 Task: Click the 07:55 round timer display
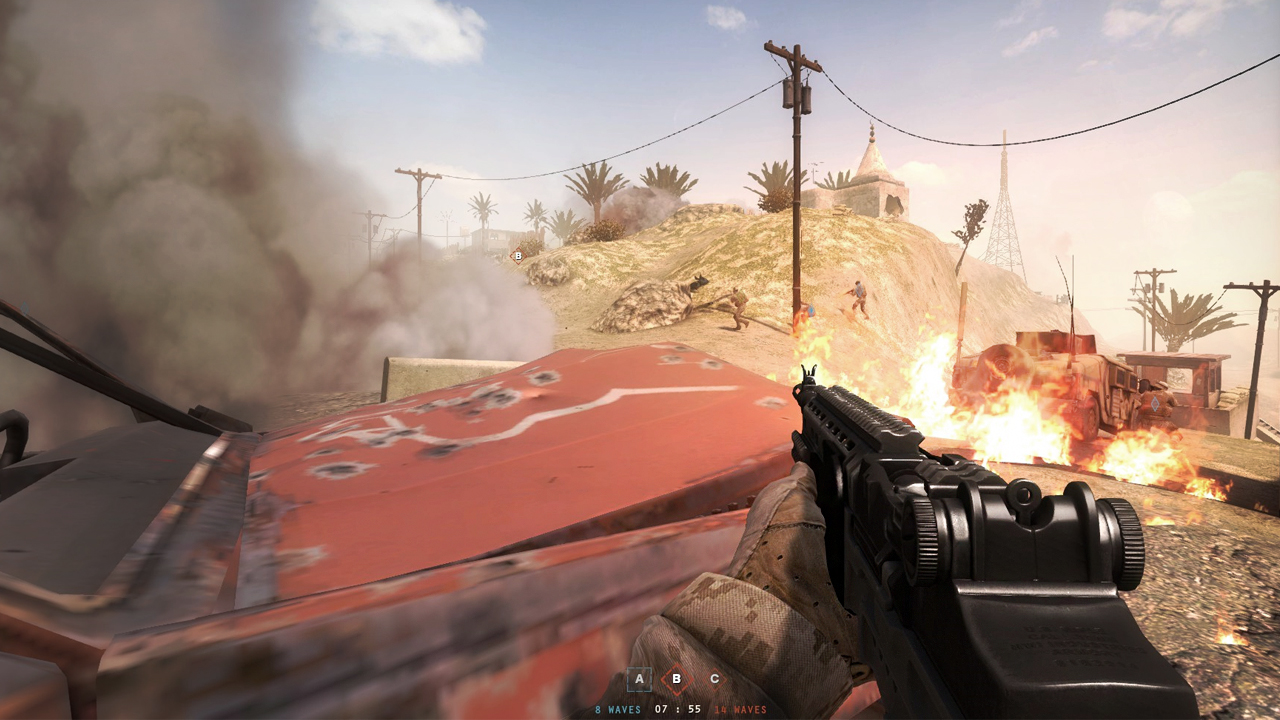(679, 708)
